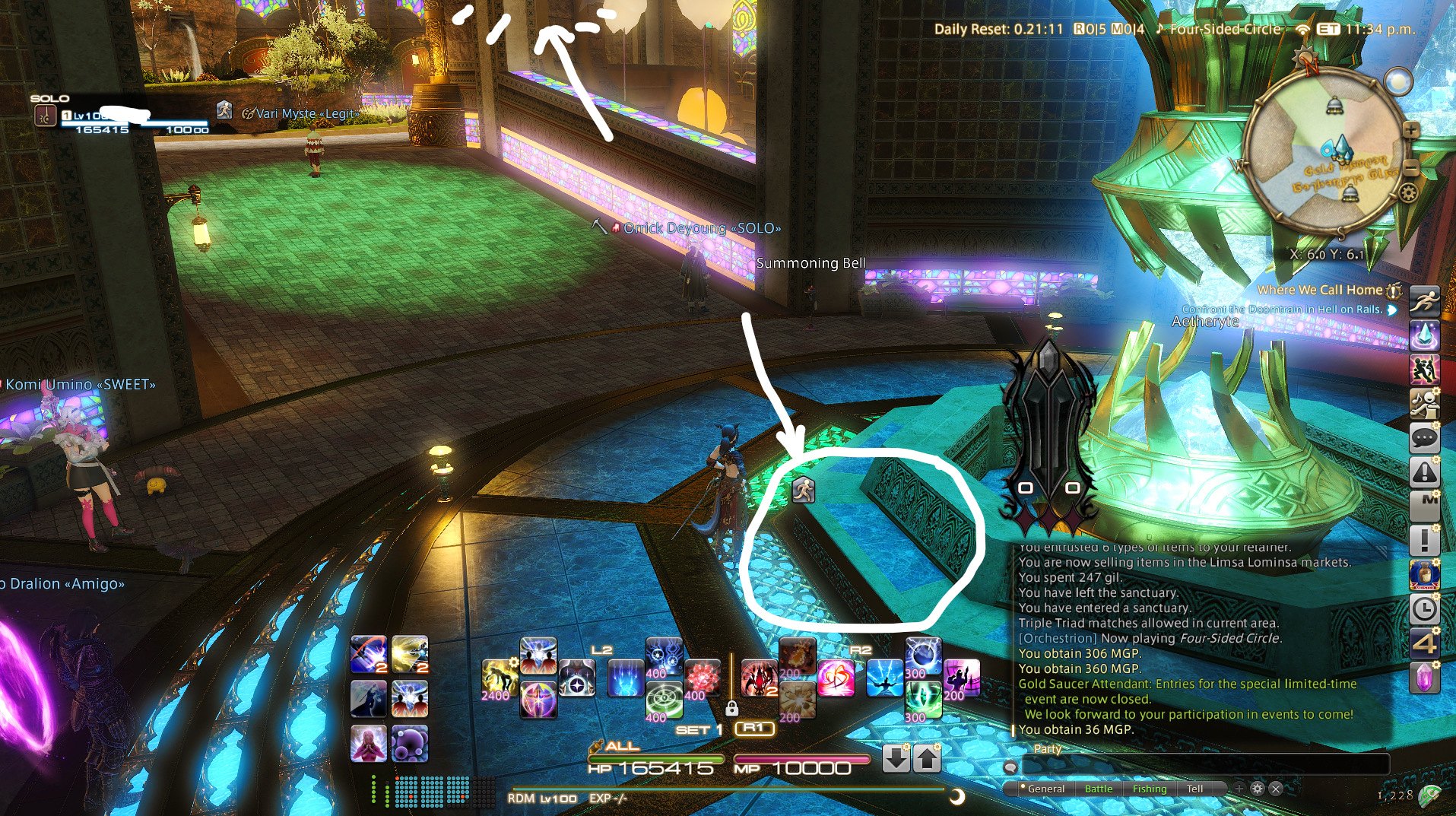Click the weather sun icon beside minimap
Image resolution: width=1456 pixels, height=816 pixels.
[x=1398, y=81]
